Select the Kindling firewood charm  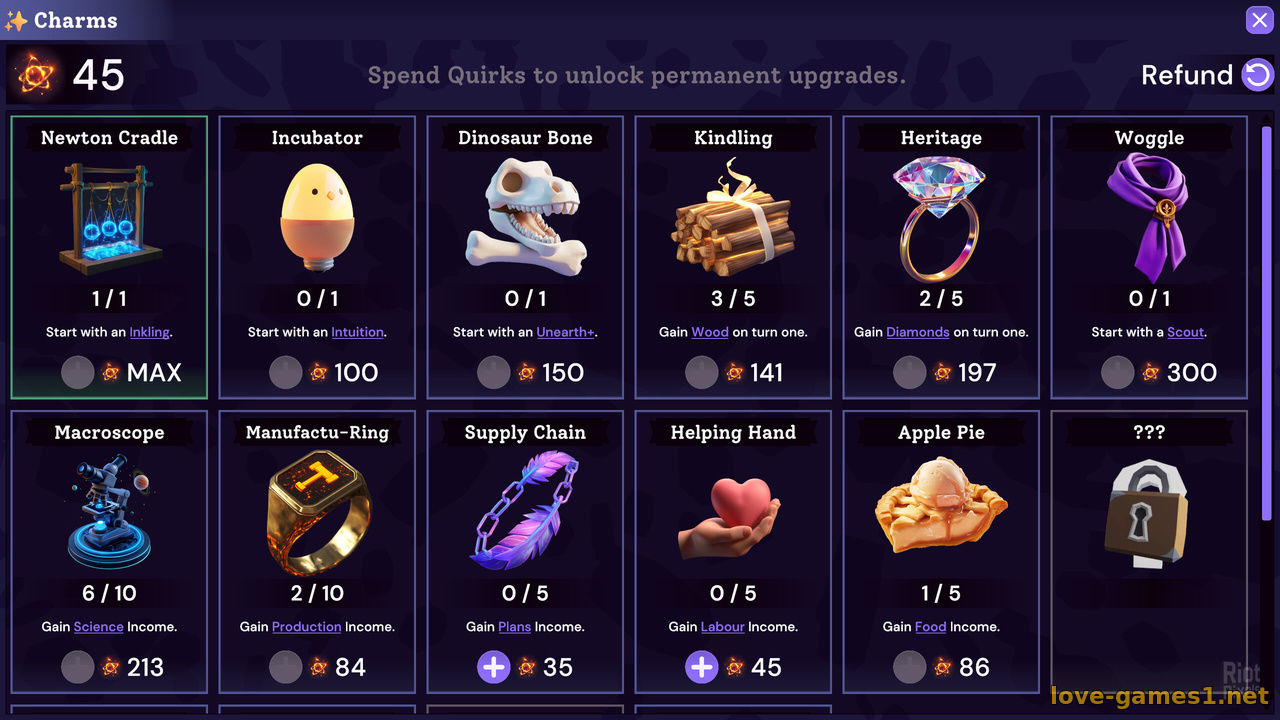[733, 230]
